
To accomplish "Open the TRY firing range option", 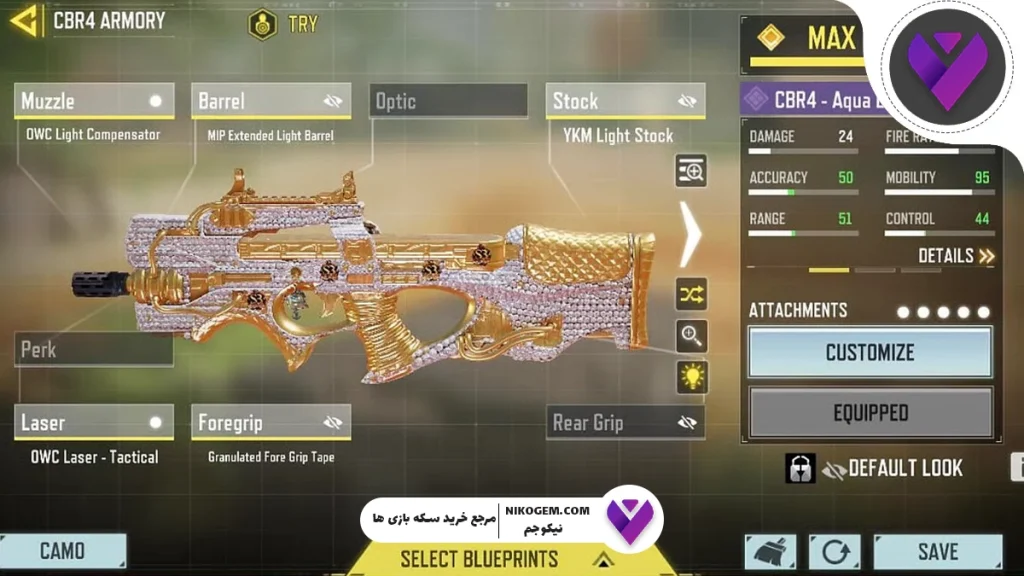I will point(283,23).
